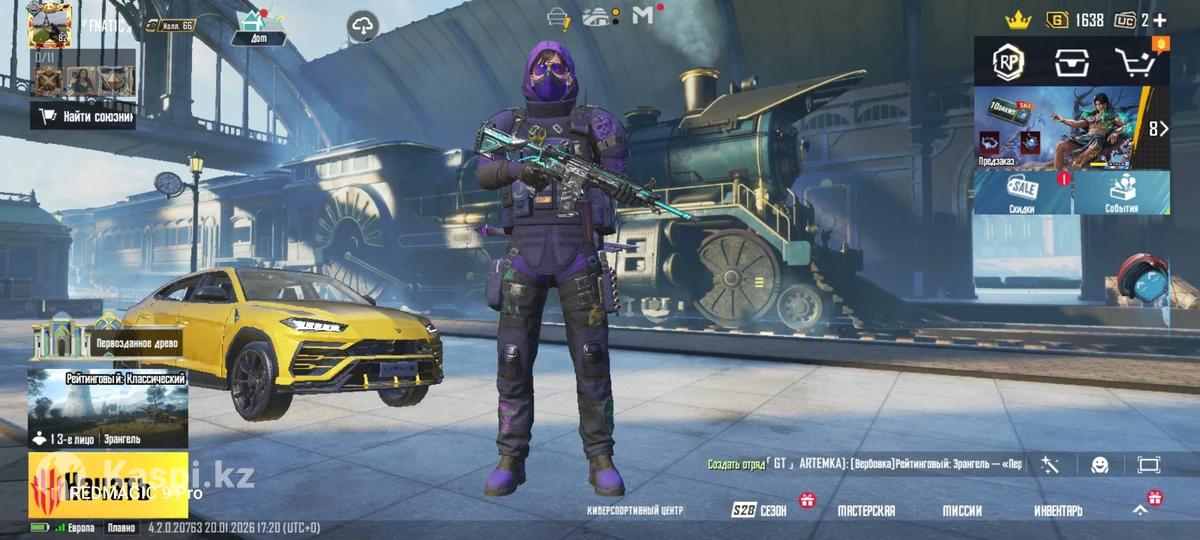Viewport: 1200px width, 540px height.
Task: View the Предзаказ promo banner
Action: (x=1058, y=127)
